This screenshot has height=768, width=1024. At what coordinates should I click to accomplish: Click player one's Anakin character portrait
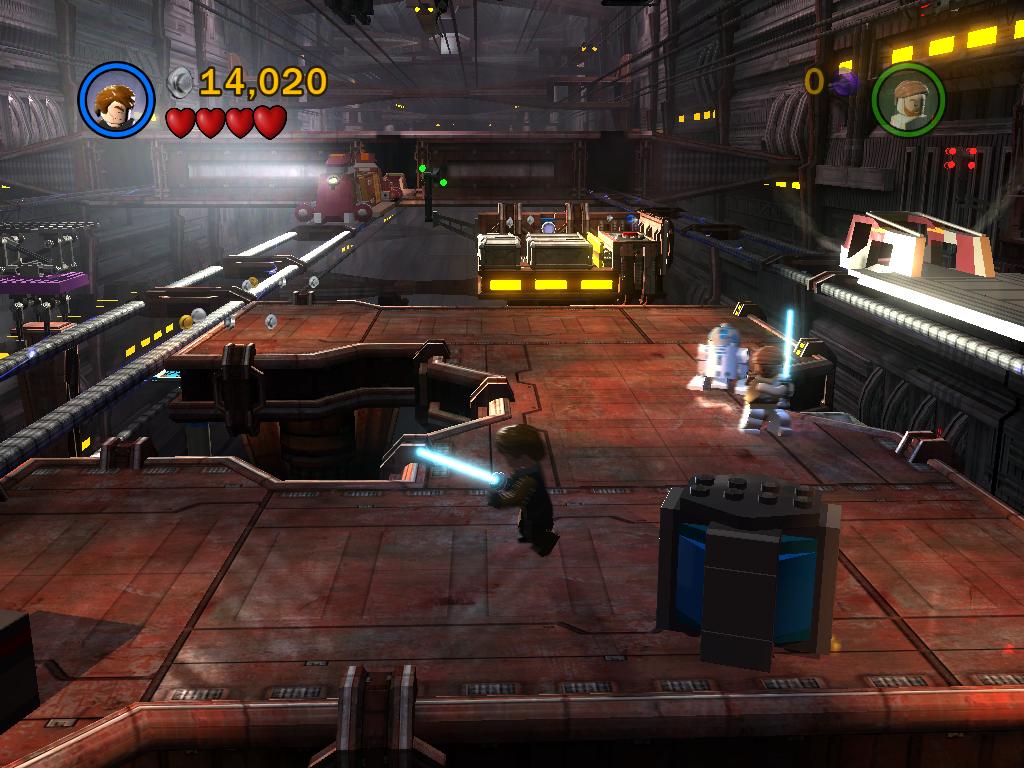[x=116, y=100]
